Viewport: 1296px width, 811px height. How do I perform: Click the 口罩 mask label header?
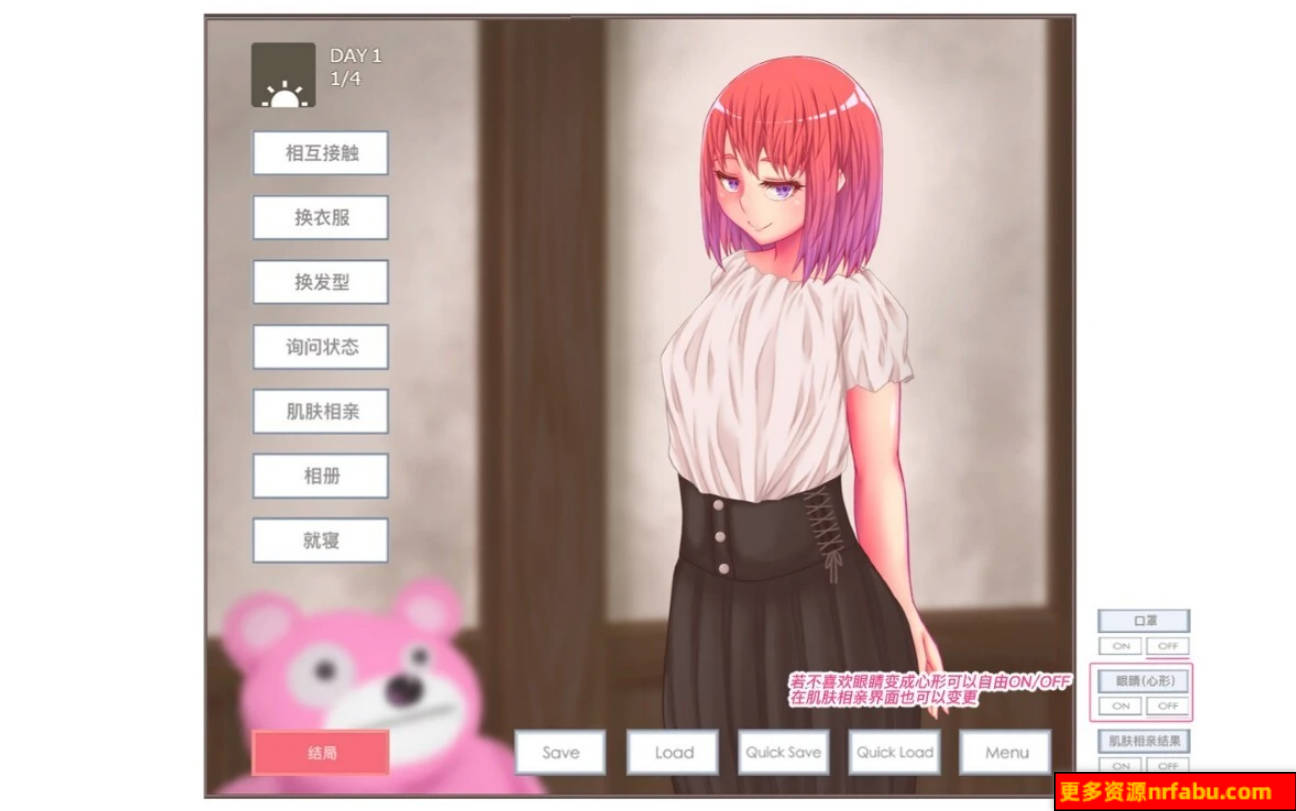click(1143, 620)
